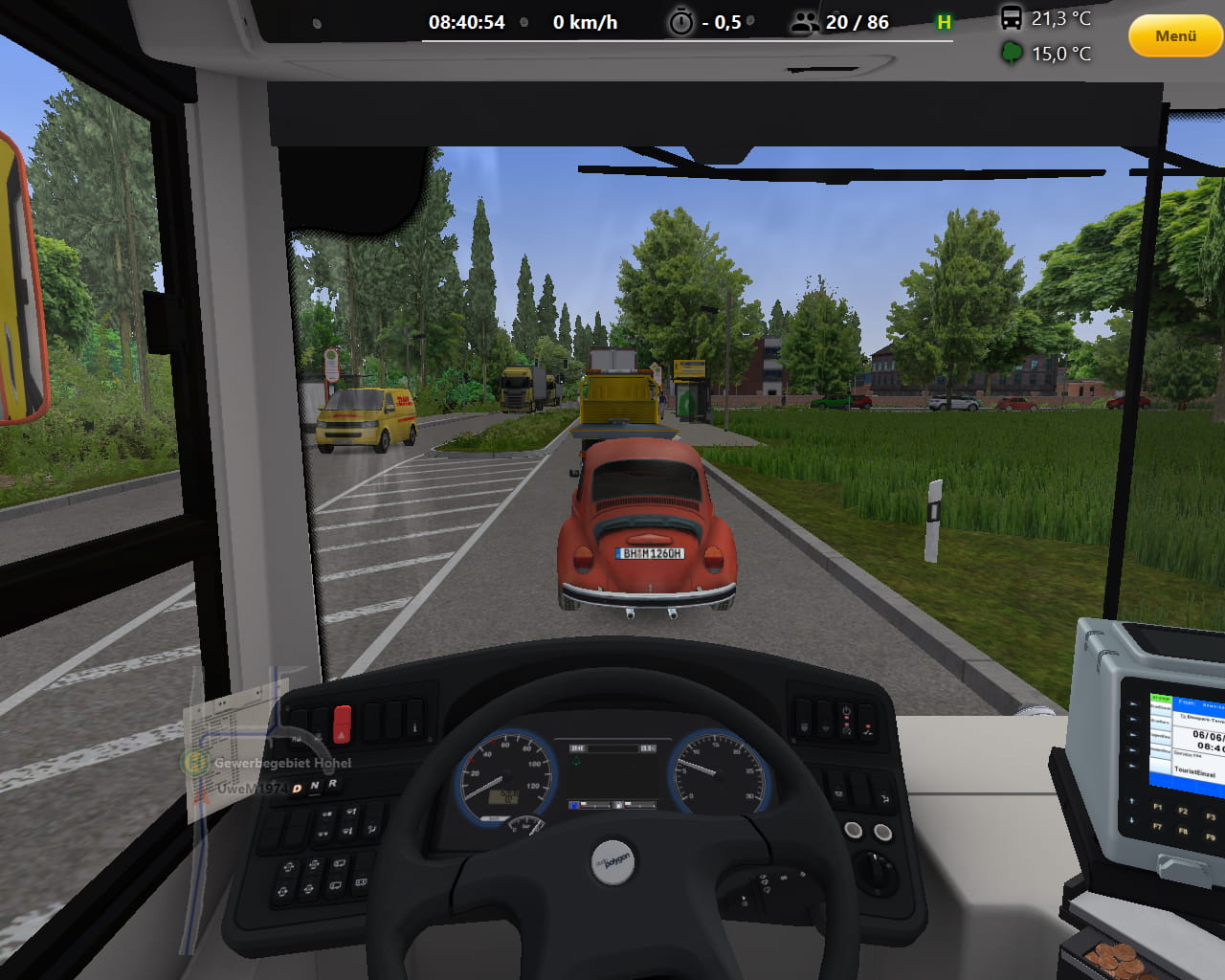Open the yellow Menü button

click(x=1175, y=36)
